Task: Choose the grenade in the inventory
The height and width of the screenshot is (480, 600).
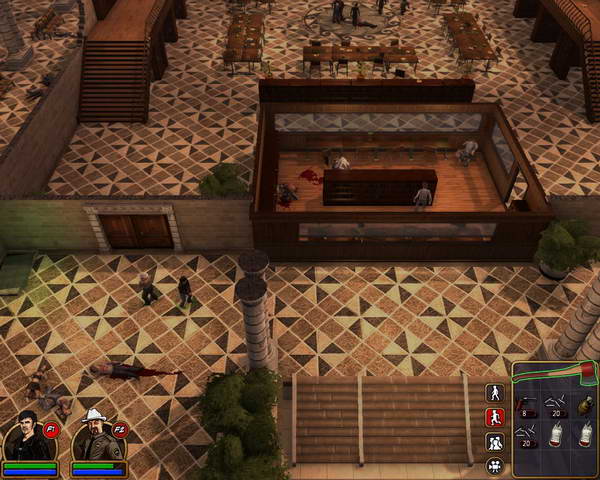Action: [x=584, y=404]
